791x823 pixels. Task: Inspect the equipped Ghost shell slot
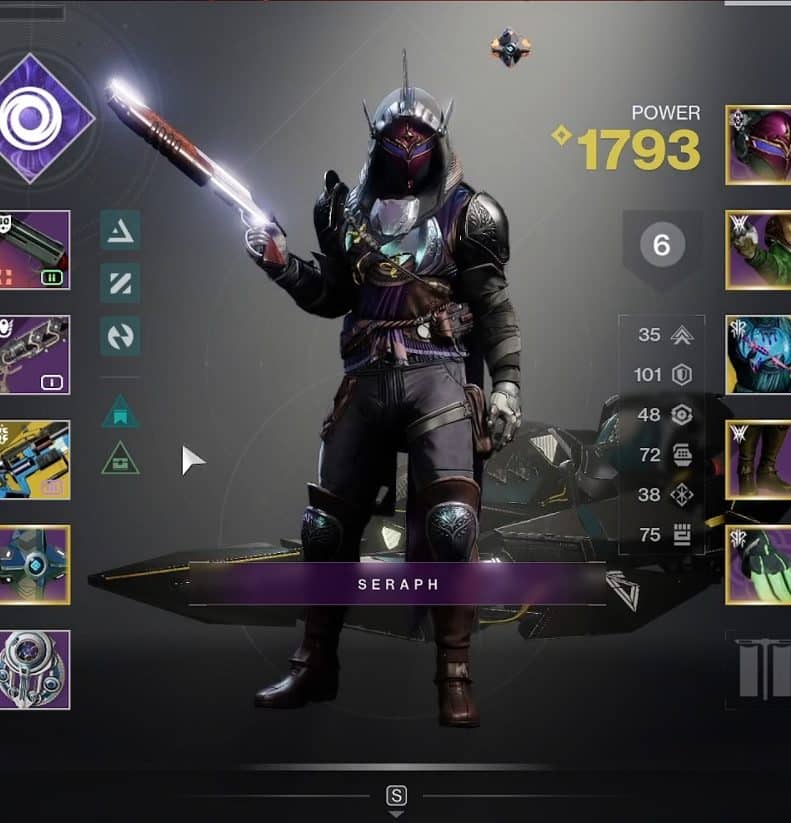pos(35,565)
